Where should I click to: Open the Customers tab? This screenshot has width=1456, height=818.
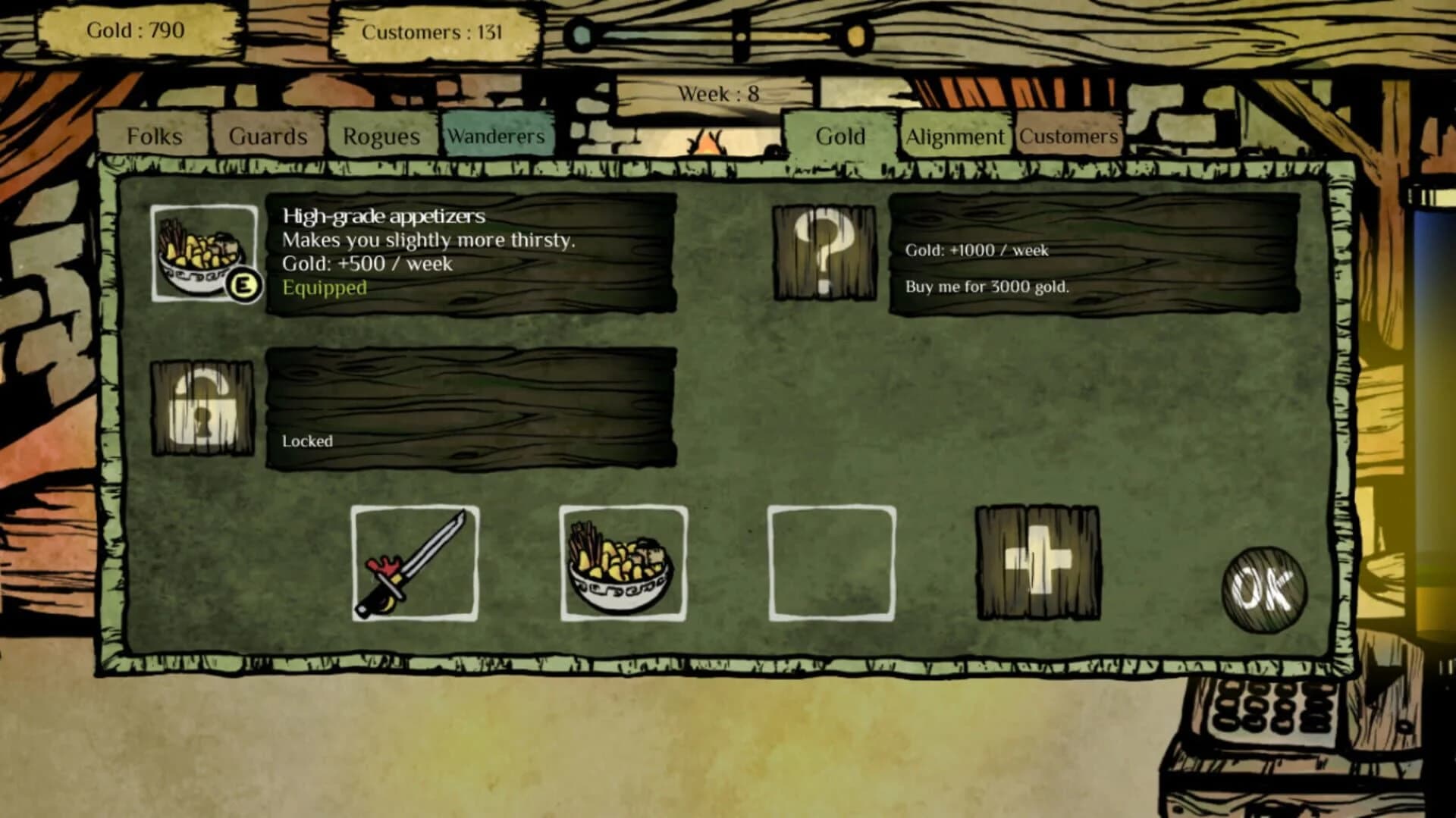coord(1068,136)
